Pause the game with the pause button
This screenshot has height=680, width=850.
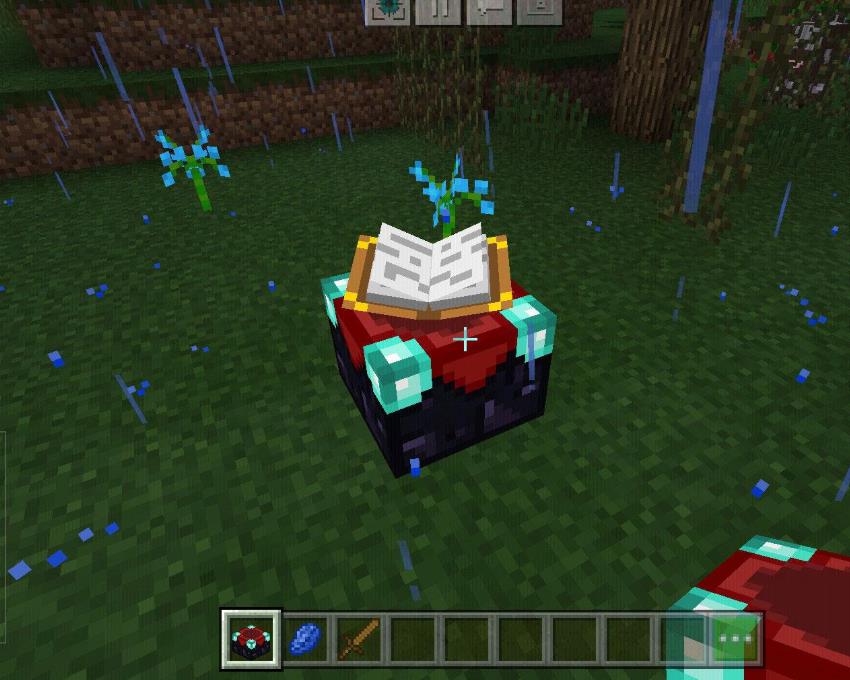click(438, 9)
